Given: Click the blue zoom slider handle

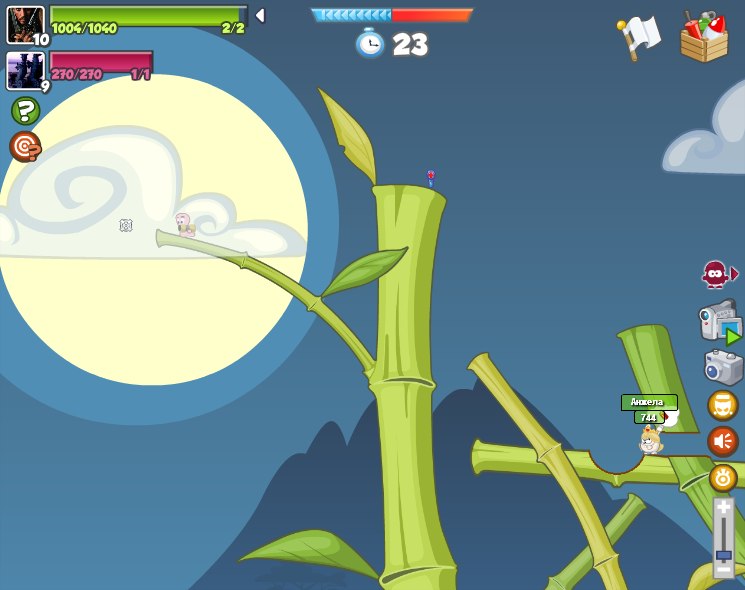Looking at the screenshot, I should point(723,555).
